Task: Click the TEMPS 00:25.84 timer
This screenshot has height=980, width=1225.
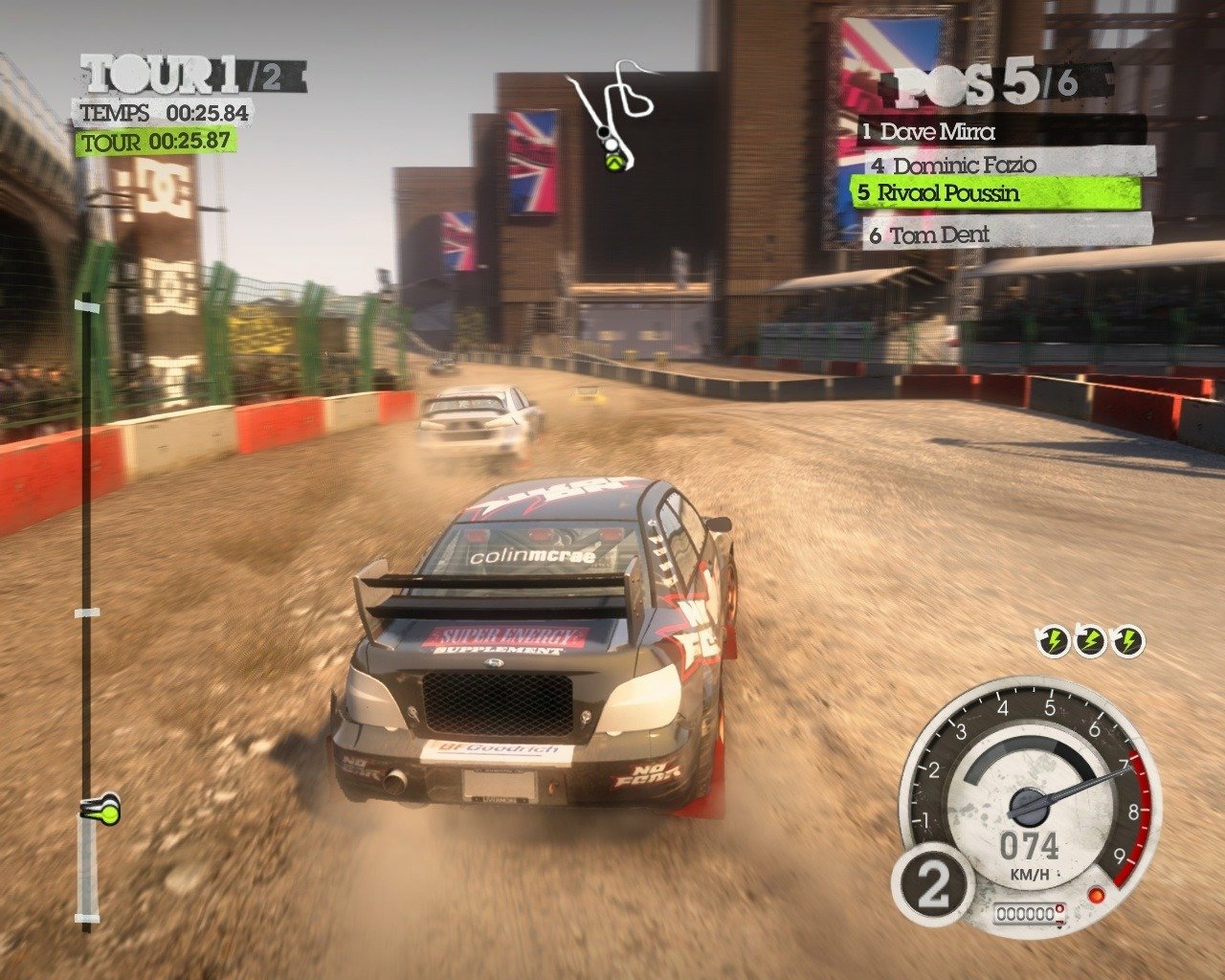Action: click(x=160, y=114)
